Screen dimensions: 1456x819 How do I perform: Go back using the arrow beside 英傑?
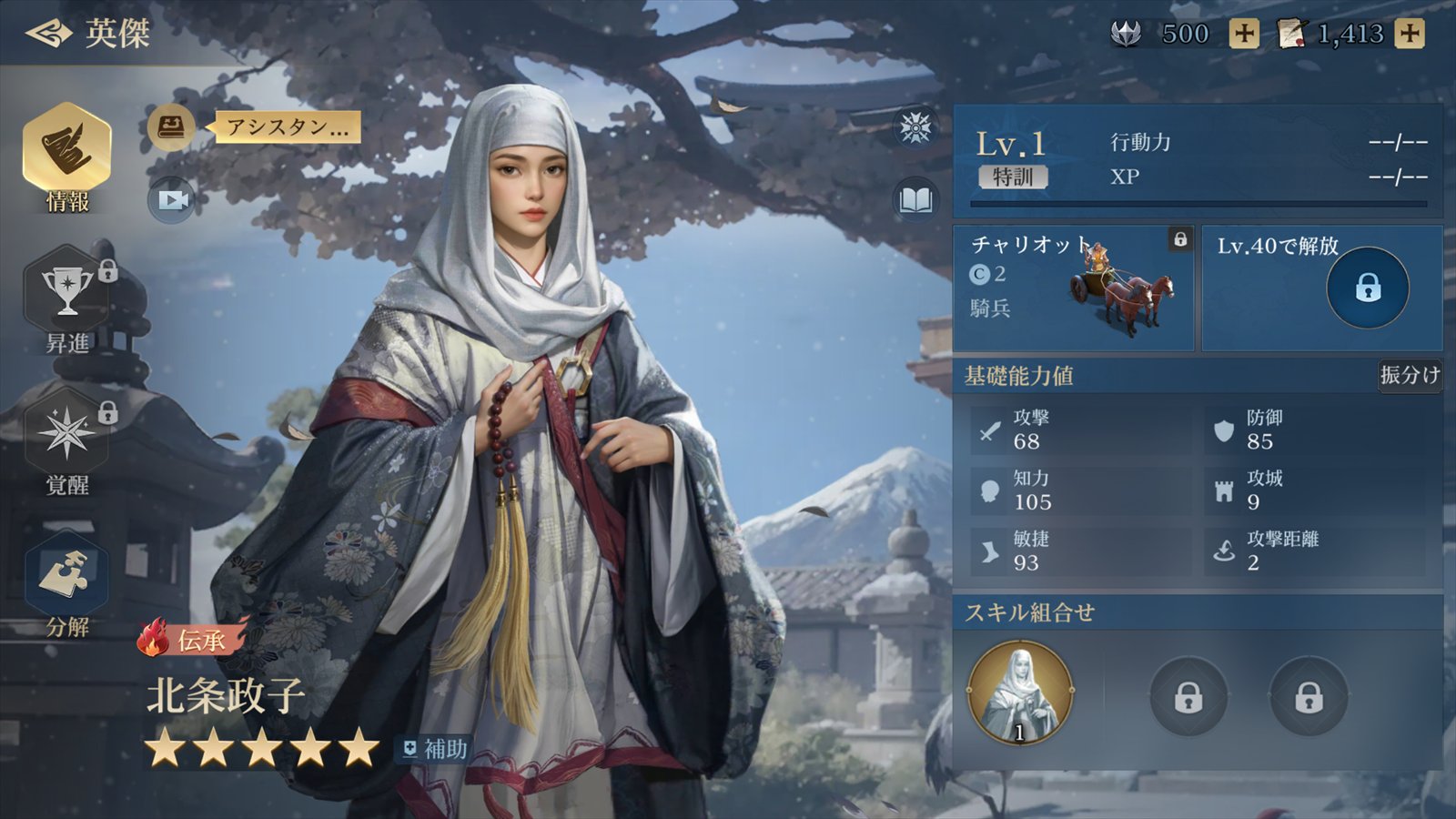pyautogui.click(x=47, y=34)
